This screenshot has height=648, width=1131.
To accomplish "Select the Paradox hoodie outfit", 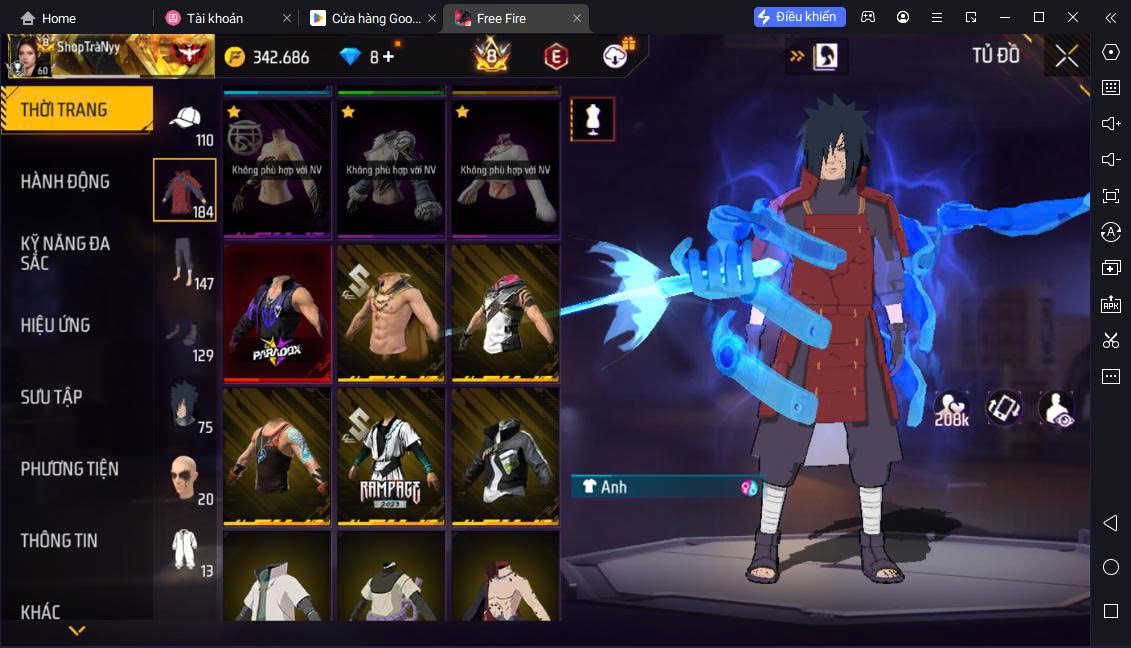I will 277,312.
